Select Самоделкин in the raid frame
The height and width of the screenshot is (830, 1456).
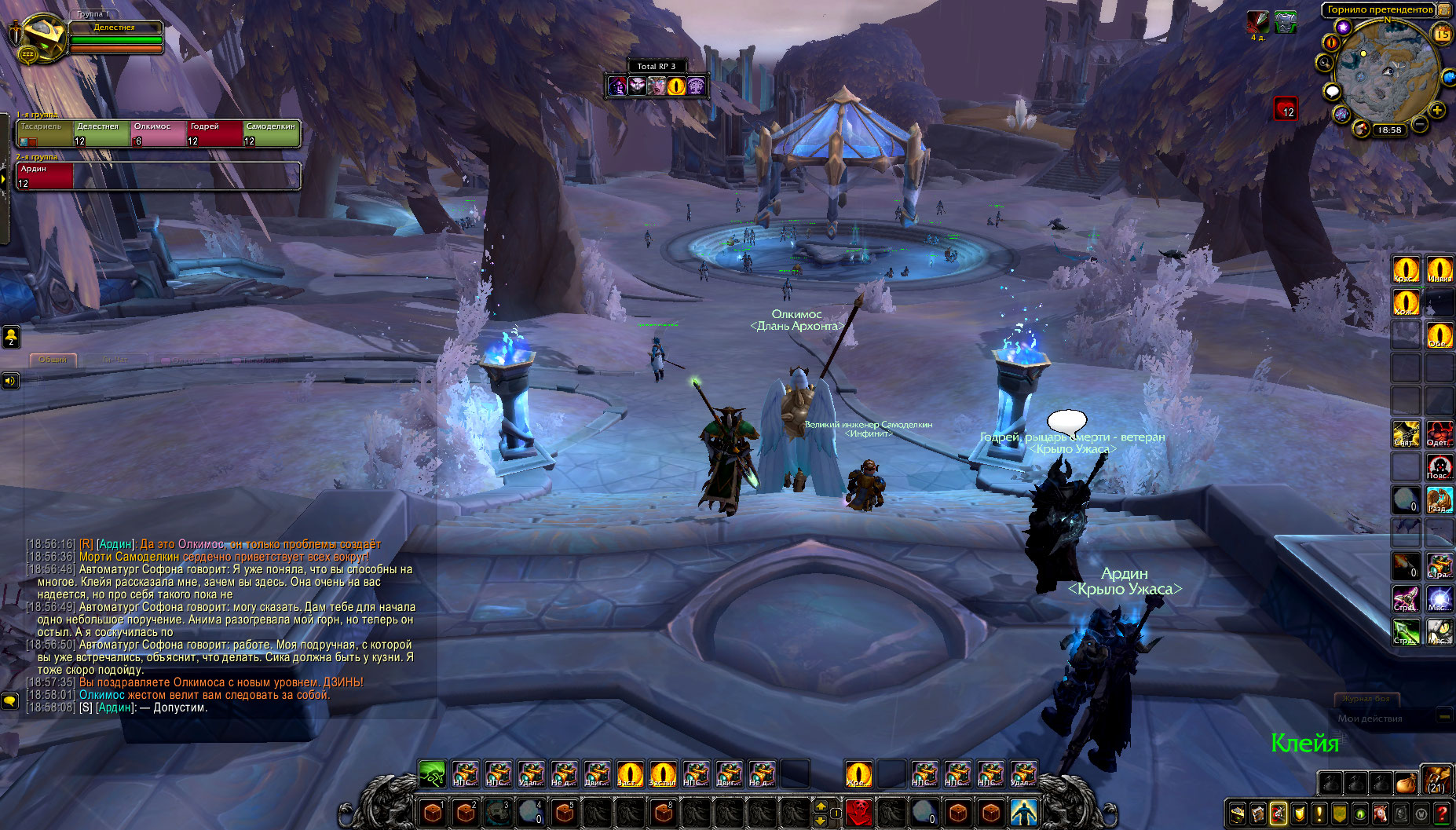pyautogui.click(x=271, y=133)
